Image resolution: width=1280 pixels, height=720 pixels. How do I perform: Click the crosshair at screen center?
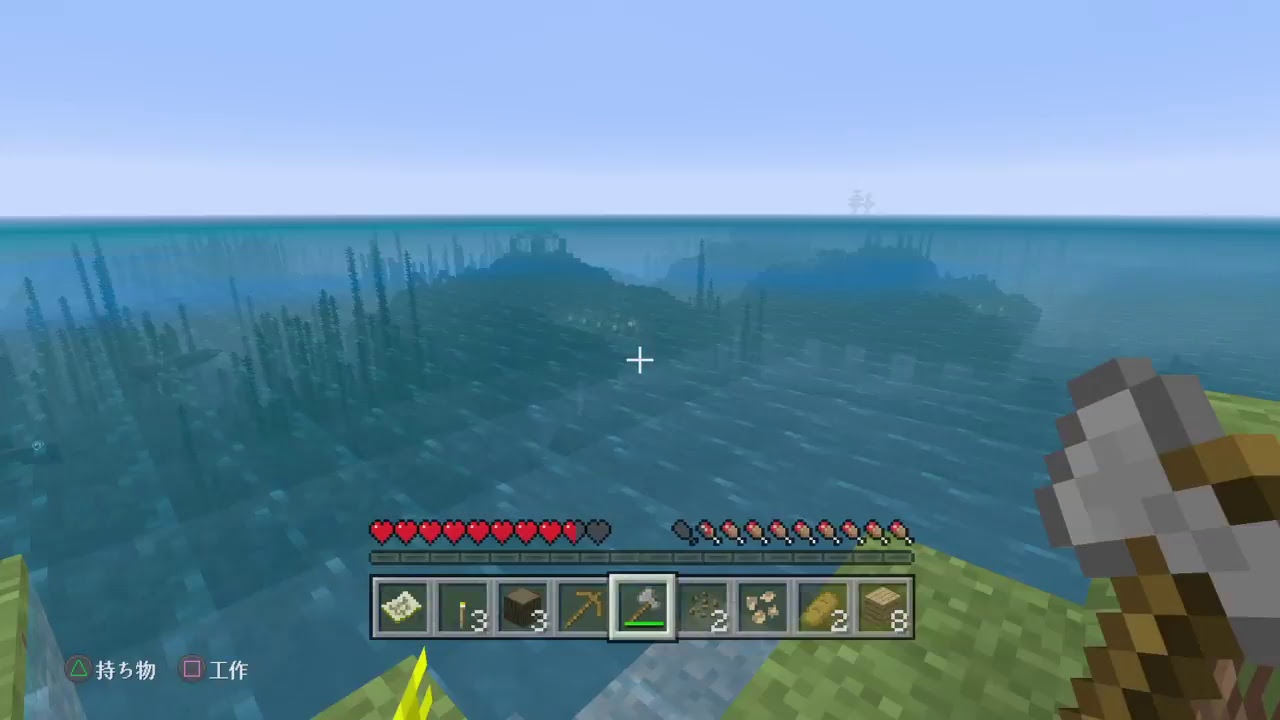[x=640, y=360]
